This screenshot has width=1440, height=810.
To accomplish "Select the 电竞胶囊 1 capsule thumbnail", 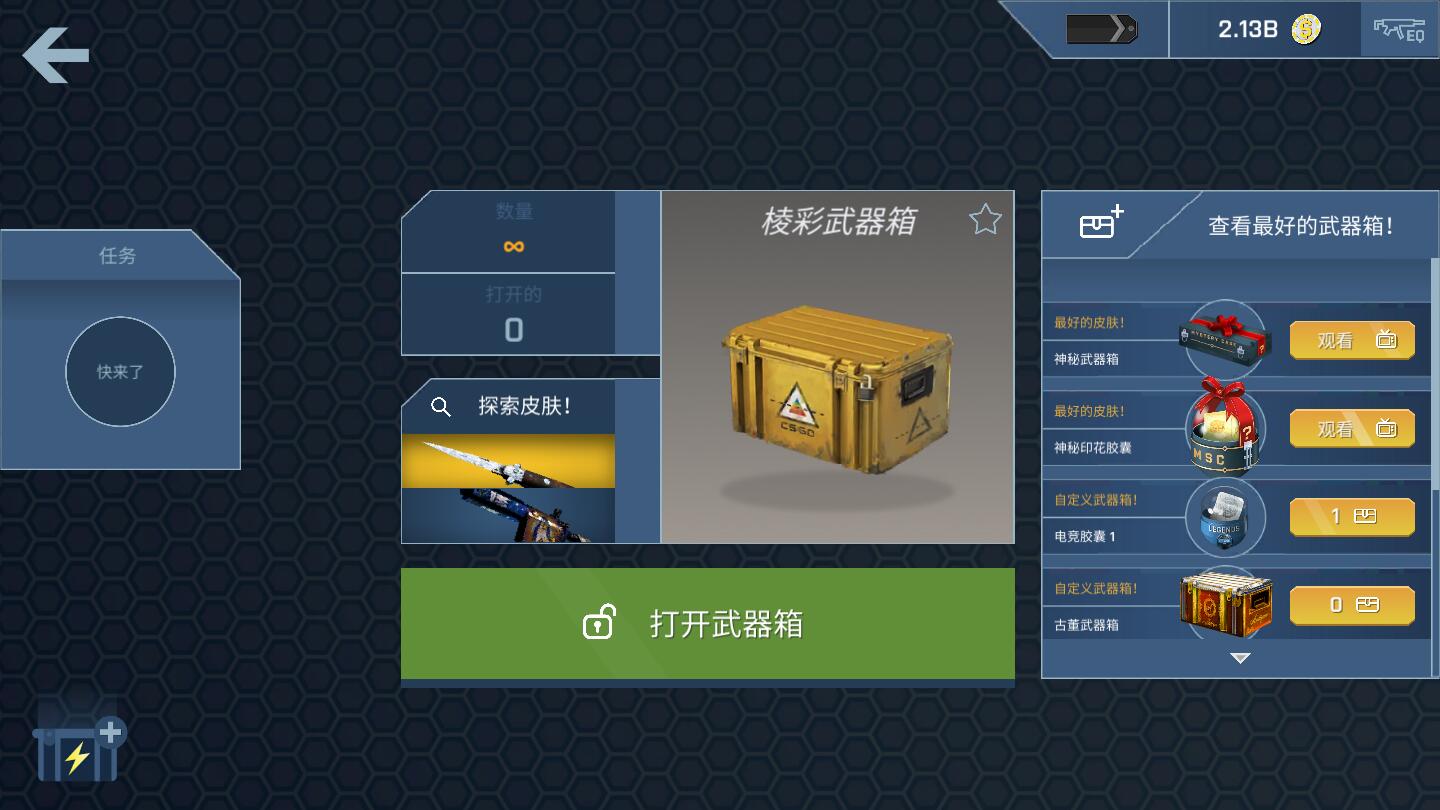I will click(1225, 517).
